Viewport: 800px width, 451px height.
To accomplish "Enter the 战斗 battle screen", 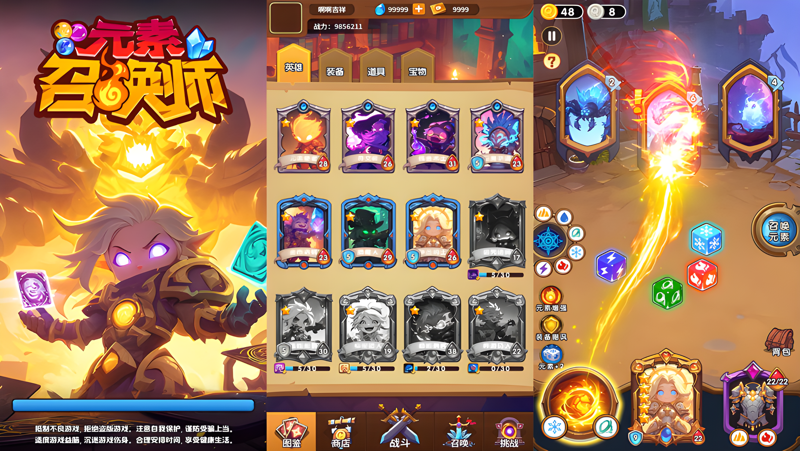I will coord(399,430).
